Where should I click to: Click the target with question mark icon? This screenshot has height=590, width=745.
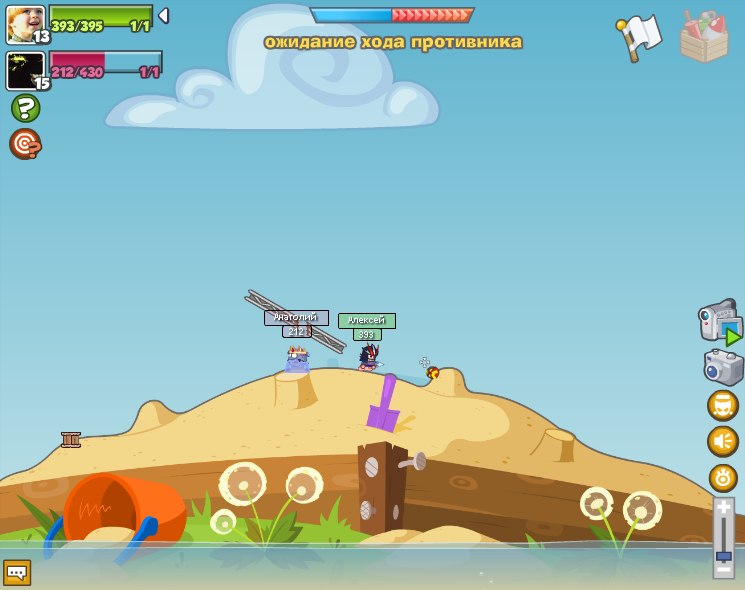(25, 144)
